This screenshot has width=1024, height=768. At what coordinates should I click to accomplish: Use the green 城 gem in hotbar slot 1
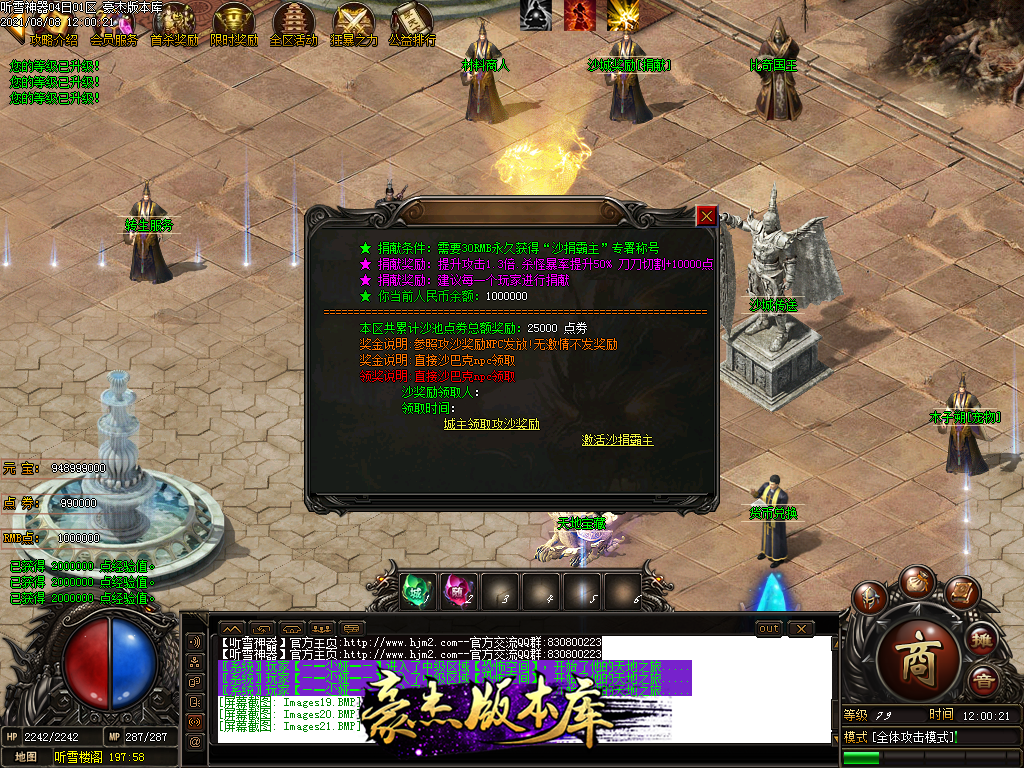[418, 591]
